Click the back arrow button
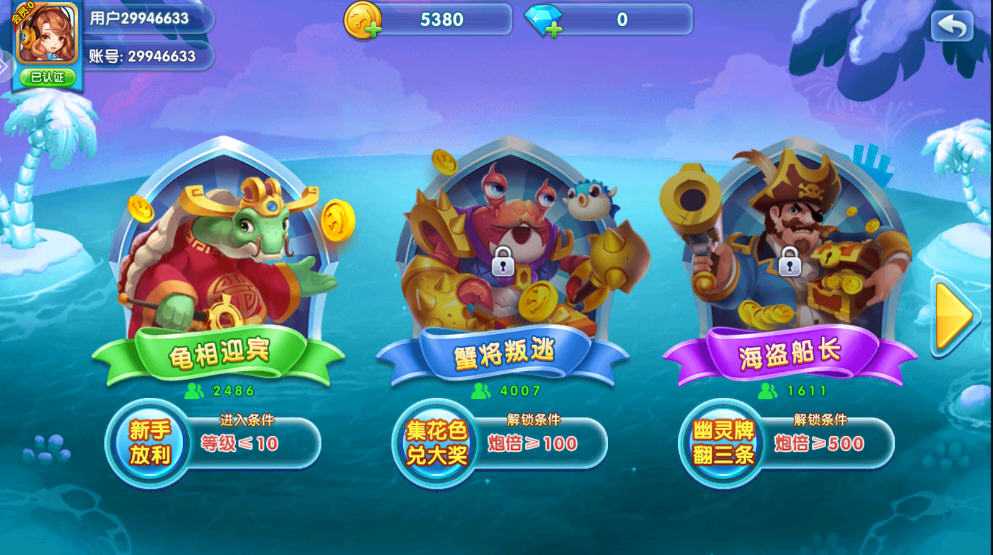The height and width of the screenshot is (555, 993). click(x=951, y=26)
